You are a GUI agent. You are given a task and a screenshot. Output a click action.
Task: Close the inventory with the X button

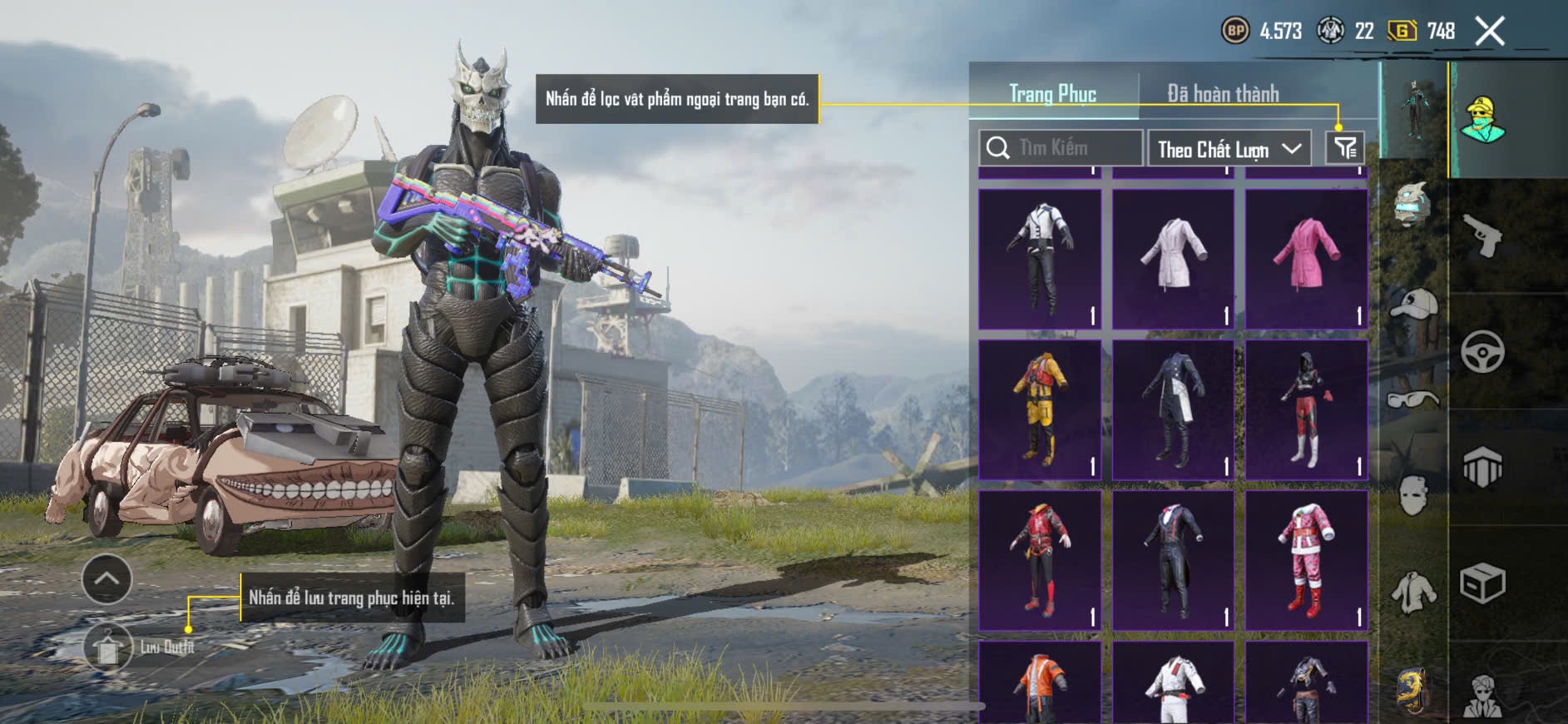tap(1489, 32)
